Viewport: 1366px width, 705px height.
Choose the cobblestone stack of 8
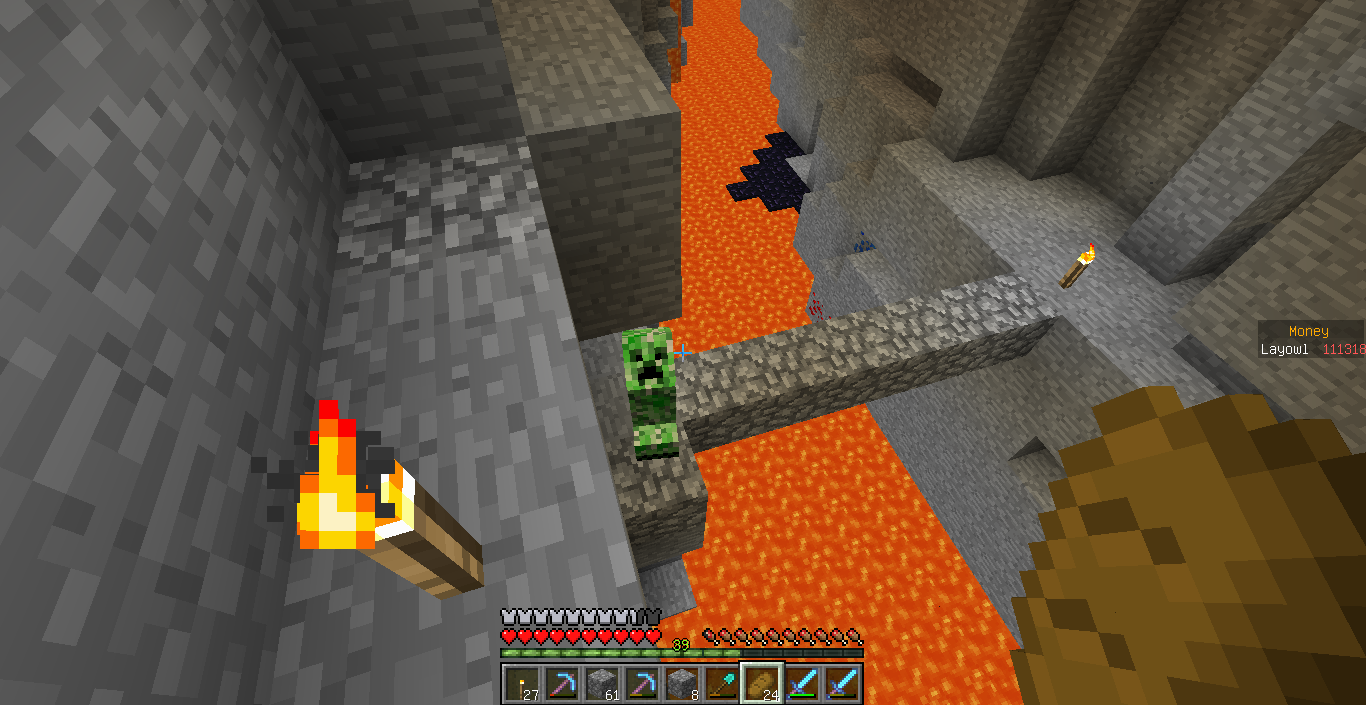tap(680, 683)
